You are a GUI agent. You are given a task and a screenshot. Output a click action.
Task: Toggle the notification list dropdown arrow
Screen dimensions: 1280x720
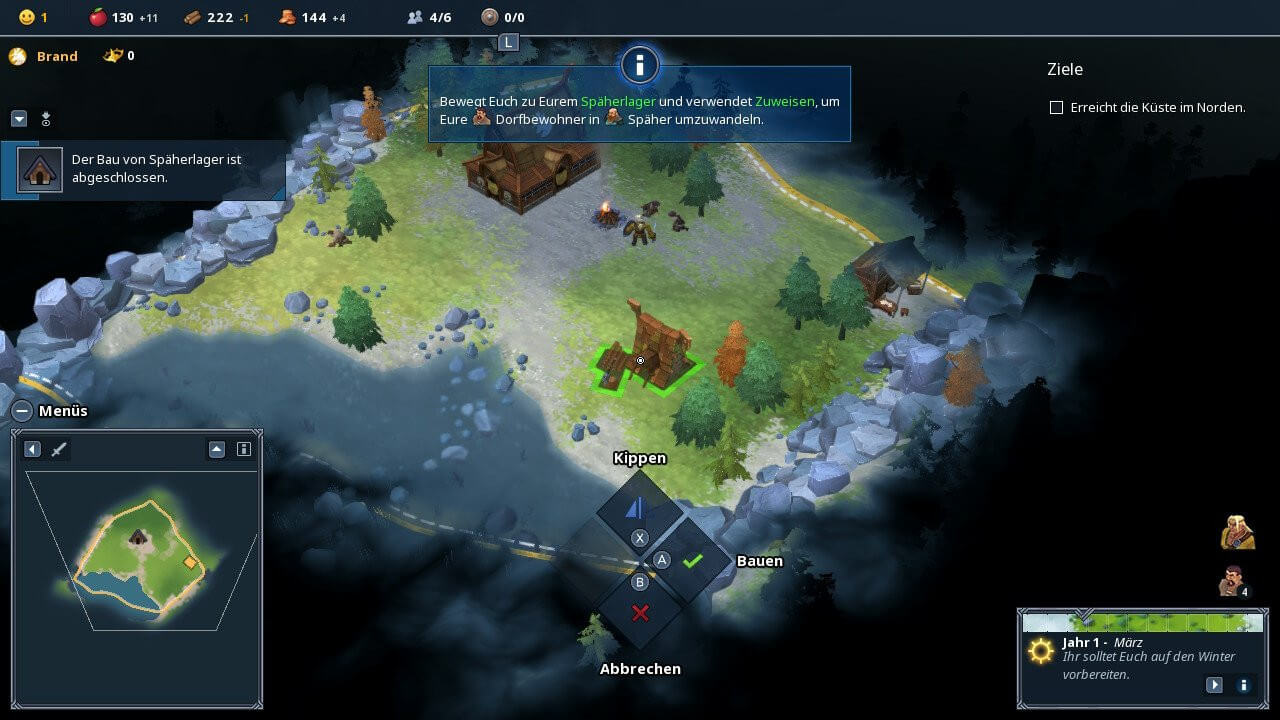(x=19, y=119)
